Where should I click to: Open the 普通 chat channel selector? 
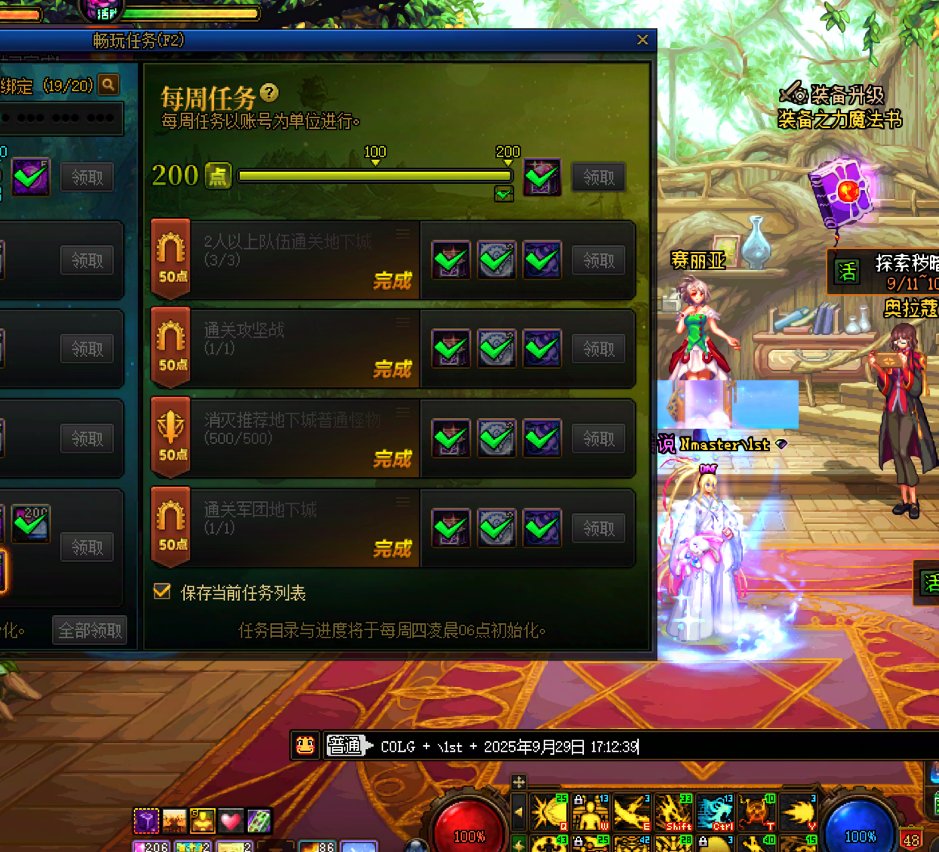[x=345, y=746]
